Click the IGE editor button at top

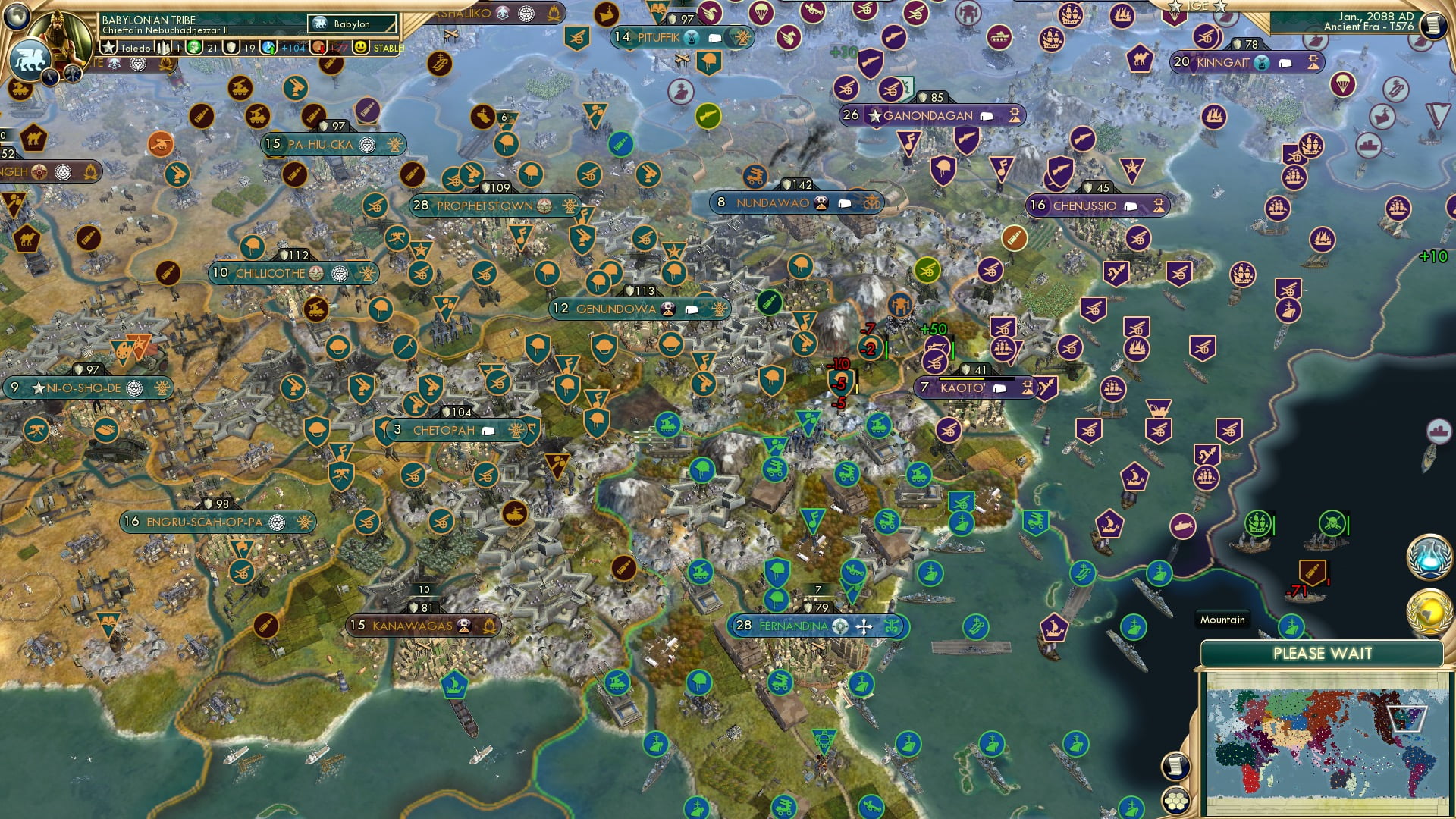[x=1198, y=7]
